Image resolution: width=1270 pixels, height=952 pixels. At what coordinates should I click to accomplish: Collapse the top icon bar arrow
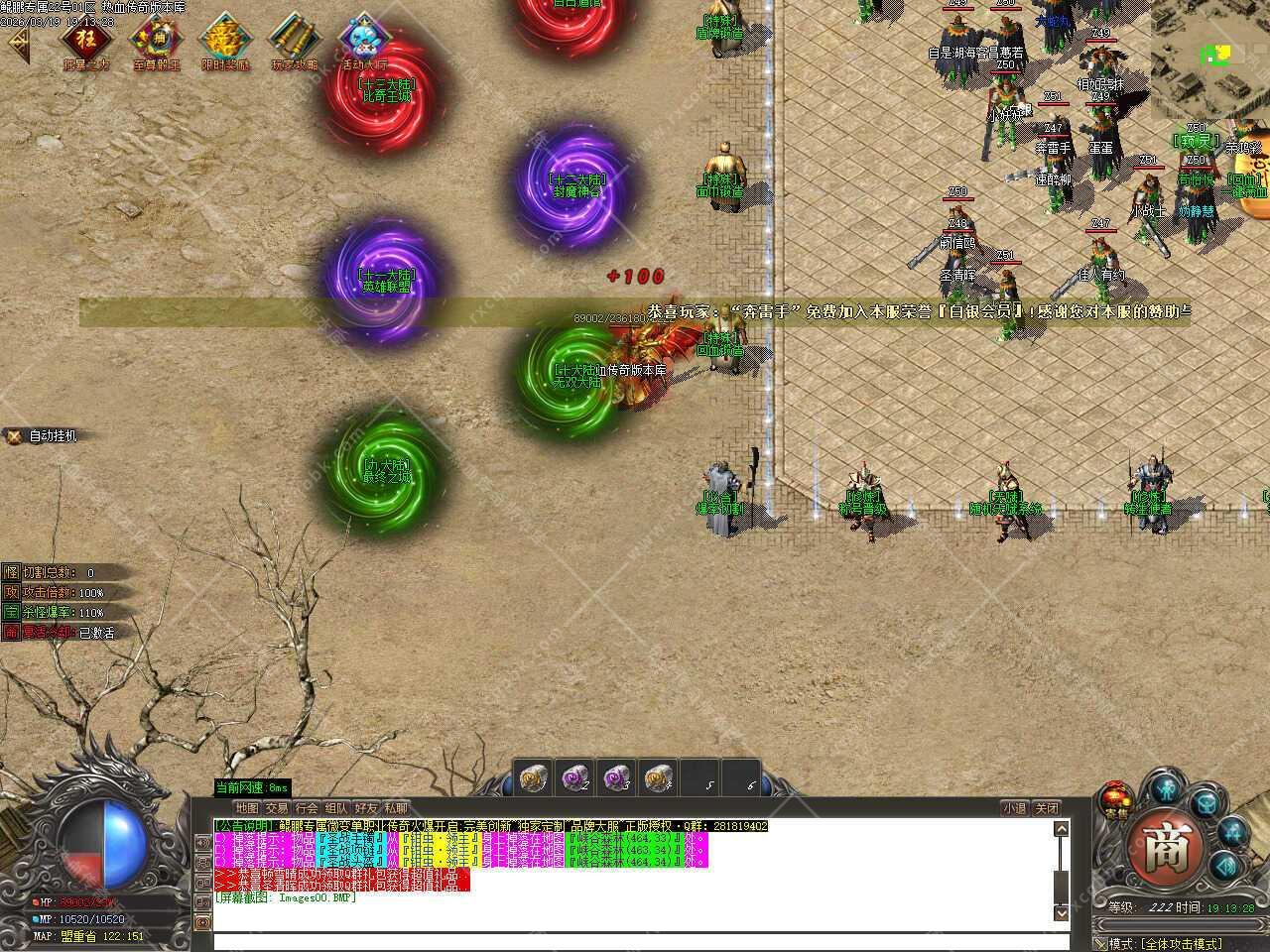pos(17,43)
